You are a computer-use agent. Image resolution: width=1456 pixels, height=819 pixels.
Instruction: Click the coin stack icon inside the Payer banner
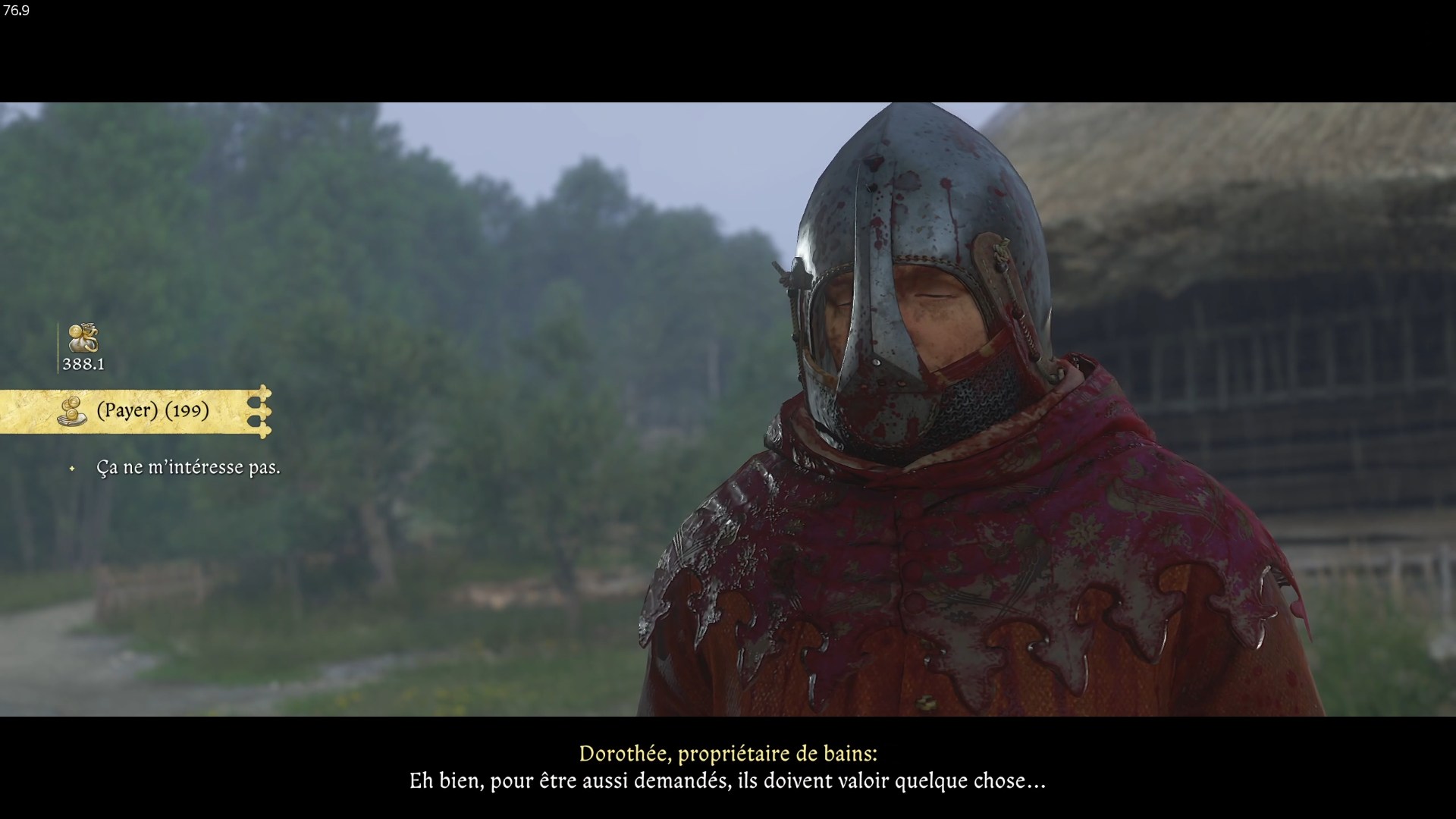[x=73, y=412]
